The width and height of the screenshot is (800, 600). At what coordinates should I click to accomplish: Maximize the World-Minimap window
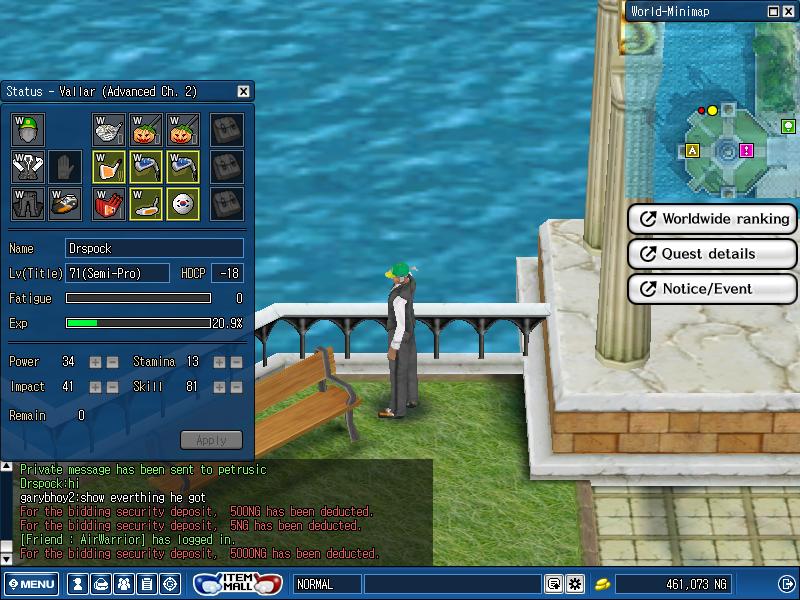[774, 11]
